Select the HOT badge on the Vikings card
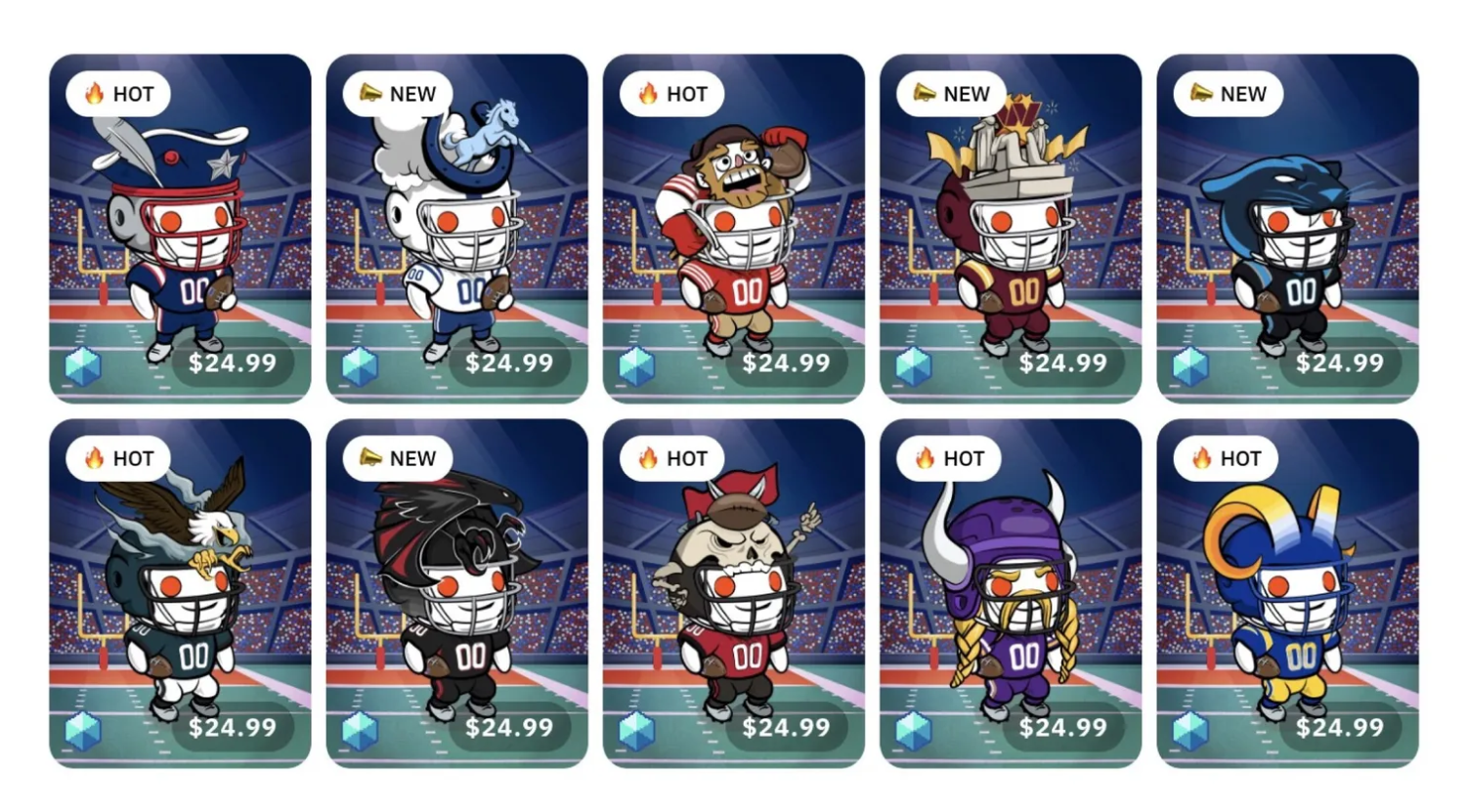 [949, 458]
